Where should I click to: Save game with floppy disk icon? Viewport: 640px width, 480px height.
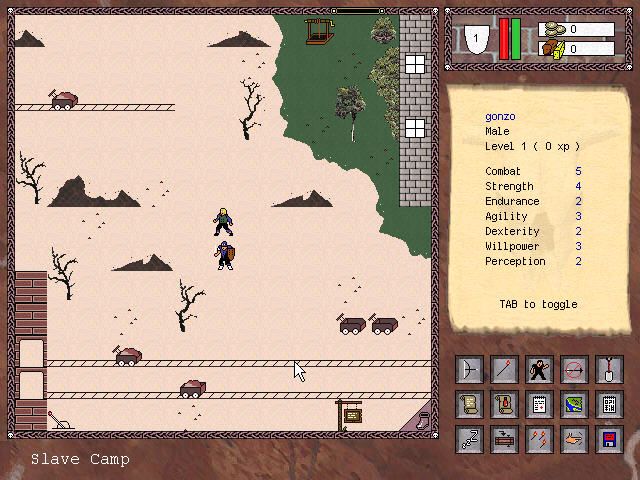[608, 439]
